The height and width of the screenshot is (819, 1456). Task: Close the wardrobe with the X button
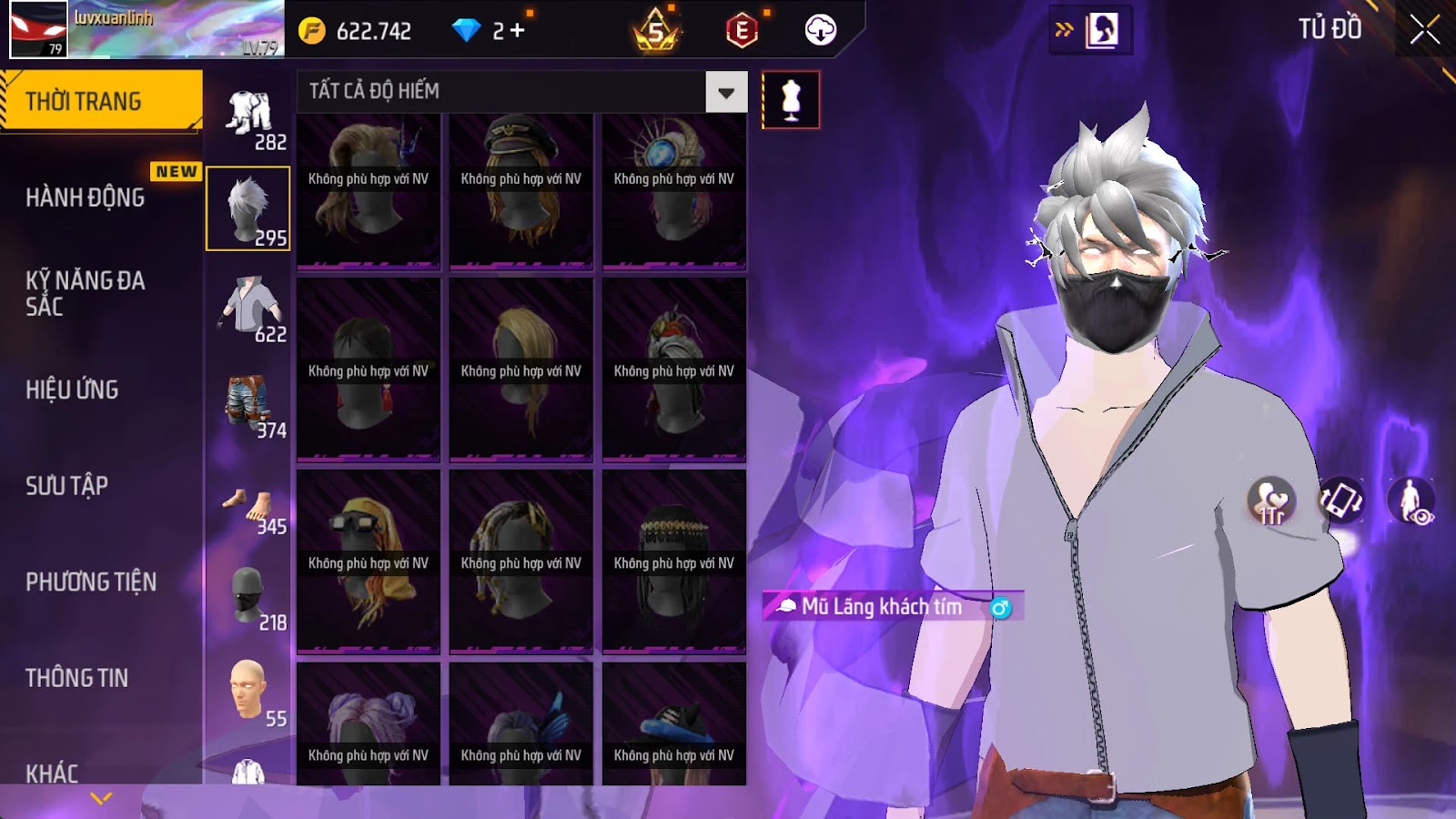pos(1424,30)
